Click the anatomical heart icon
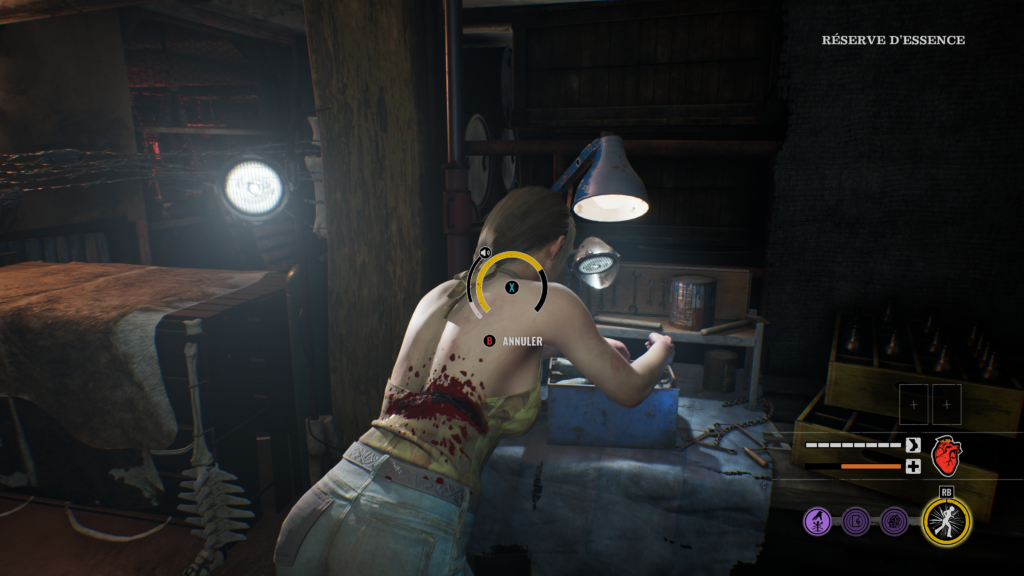The width and height of the screenshot is (1024, 576). [945, 455]
